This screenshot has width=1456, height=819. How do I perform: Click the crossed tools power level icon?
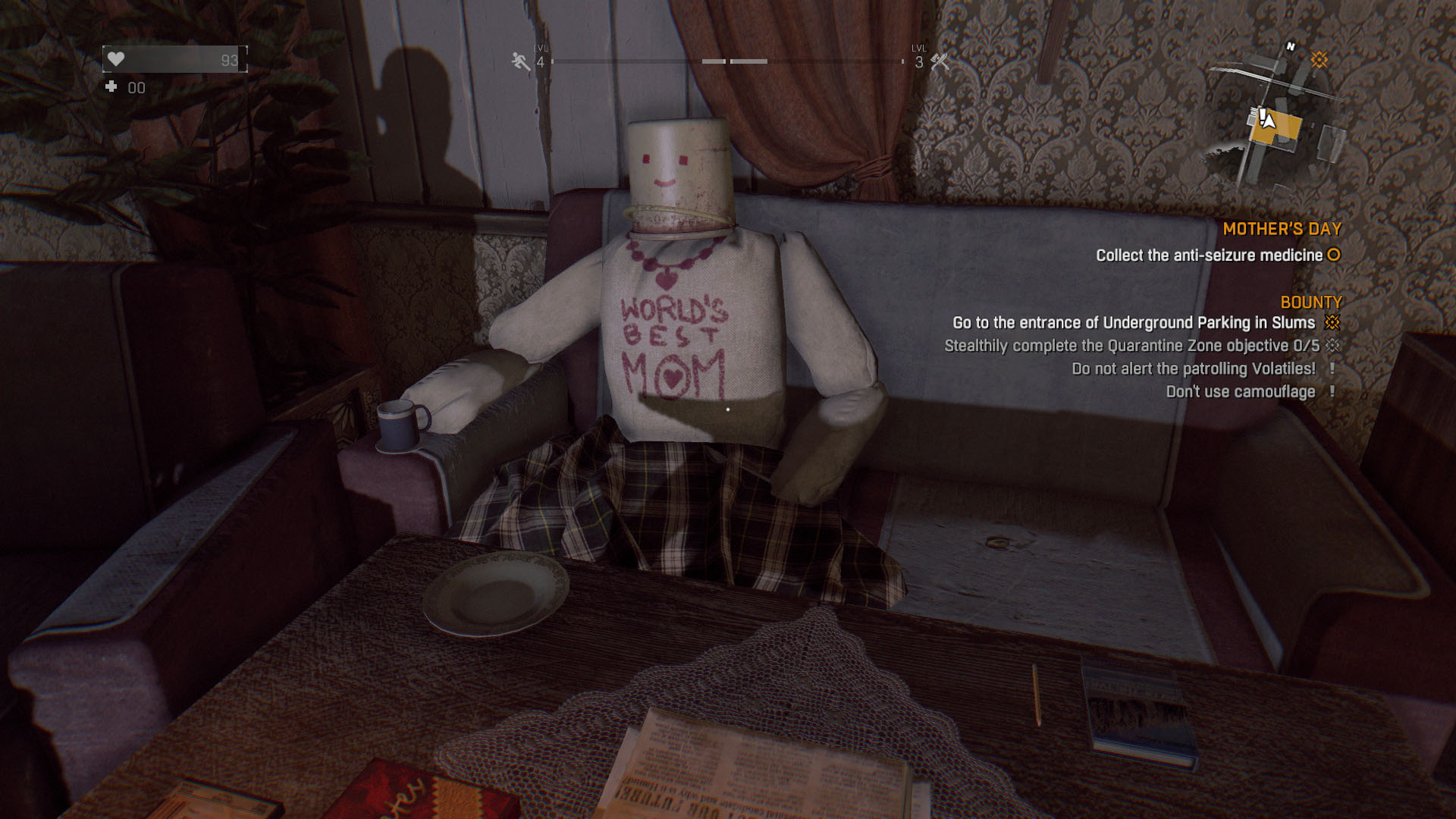click(940, 61)
